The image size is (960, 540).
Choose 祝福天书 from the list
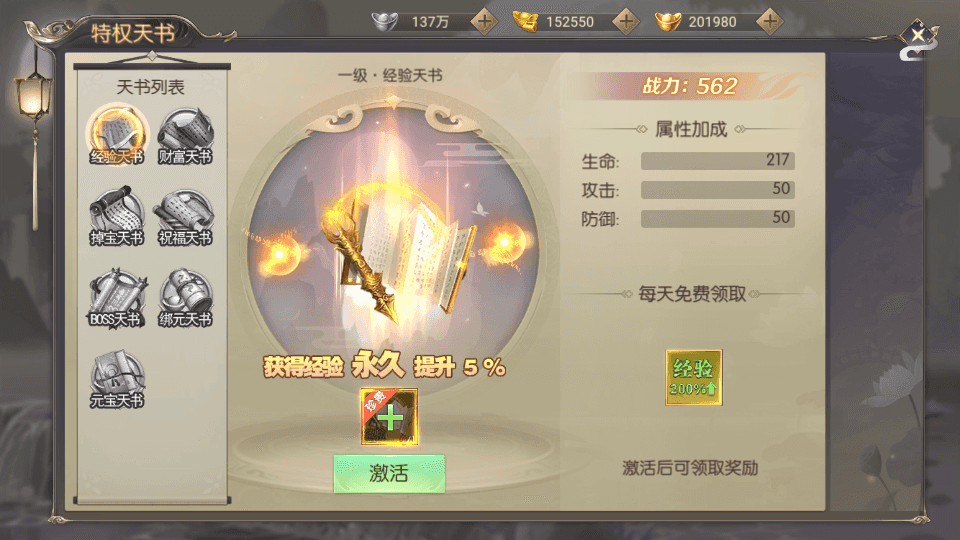pyautogui.click(x=185, y=216)
